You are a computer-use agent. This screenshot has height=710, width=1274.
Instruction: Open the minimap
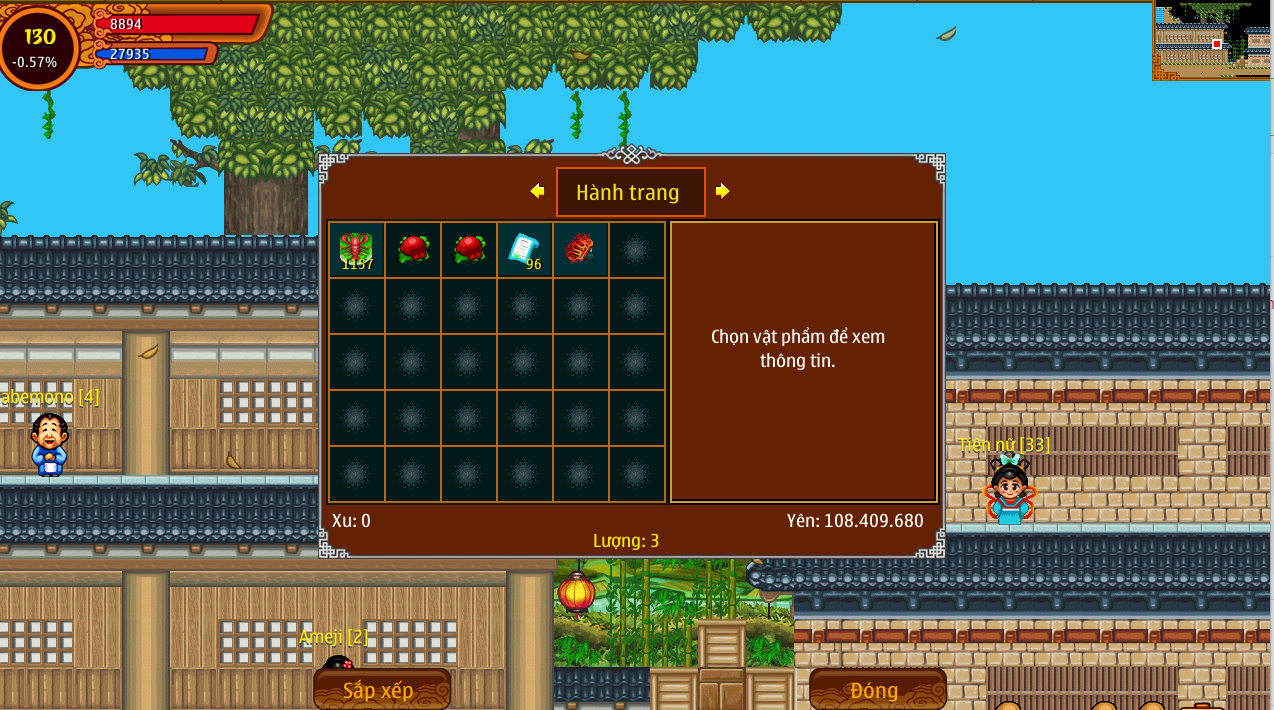pos(1212,40)
